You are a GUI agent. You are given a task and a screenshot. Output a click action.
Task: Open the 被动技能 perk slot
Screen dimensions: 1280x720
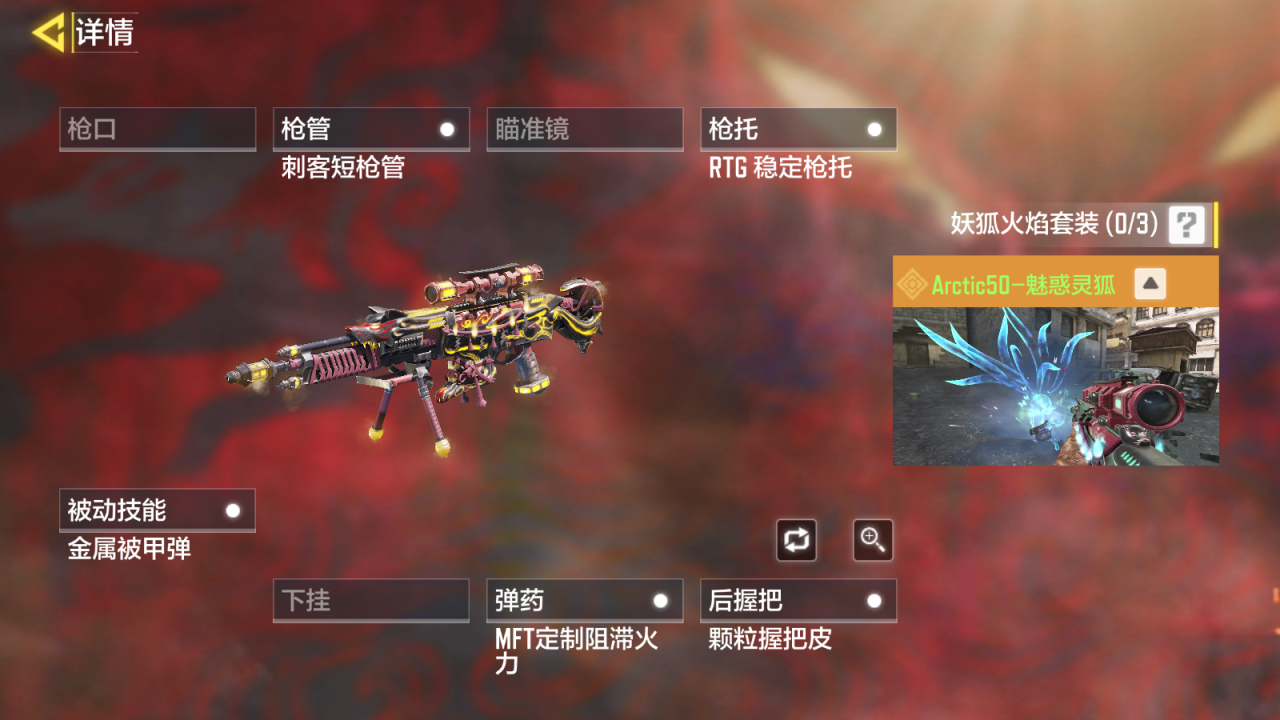(x=157, y=510)
